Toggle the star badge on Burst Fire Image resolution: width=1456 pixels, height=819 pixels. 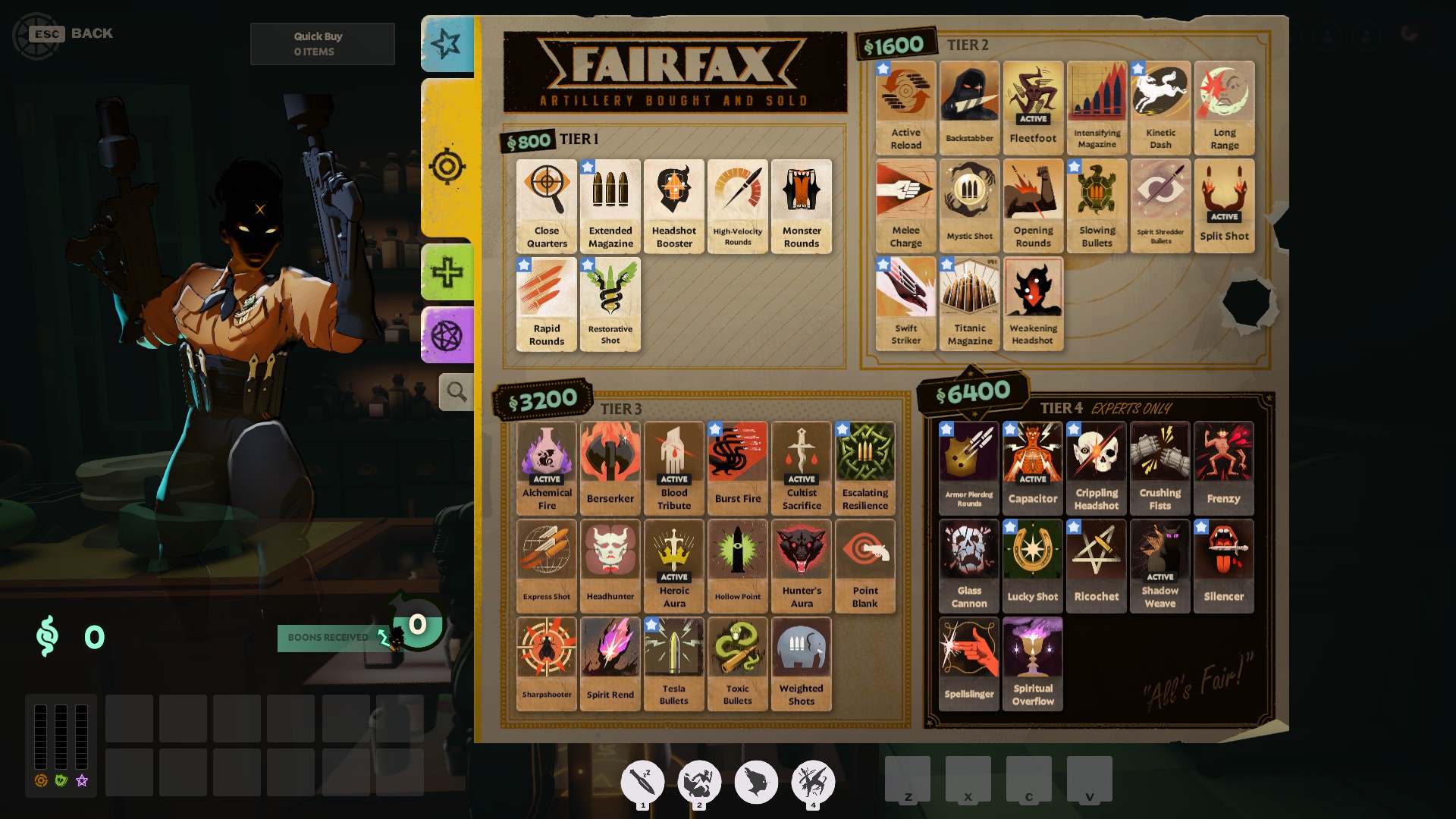tap(714, 429)
